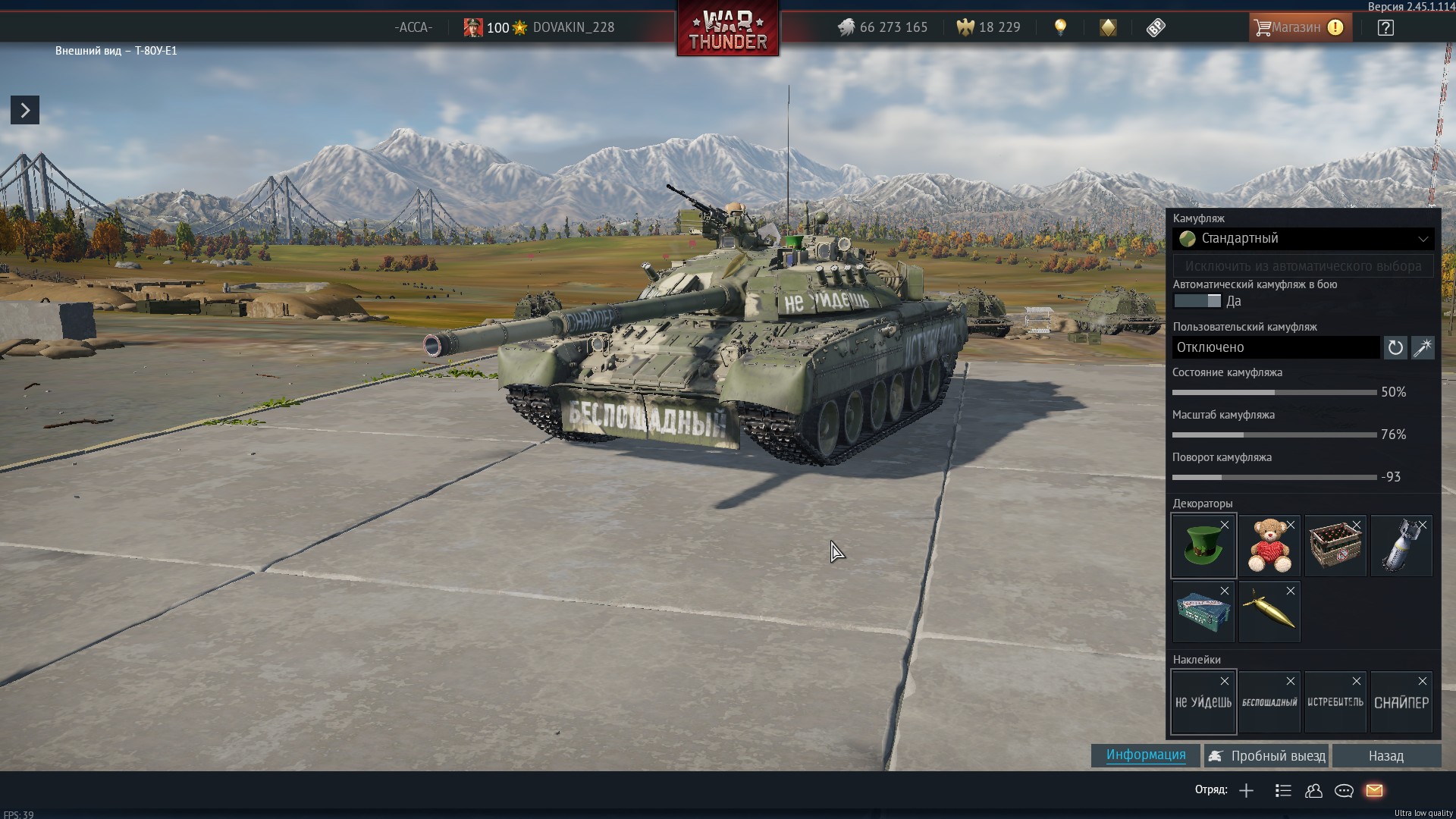The width and height of the screenshot is (1456, 819).
Task: Click the magic wand user skin button
Action: pos(1423,348)
